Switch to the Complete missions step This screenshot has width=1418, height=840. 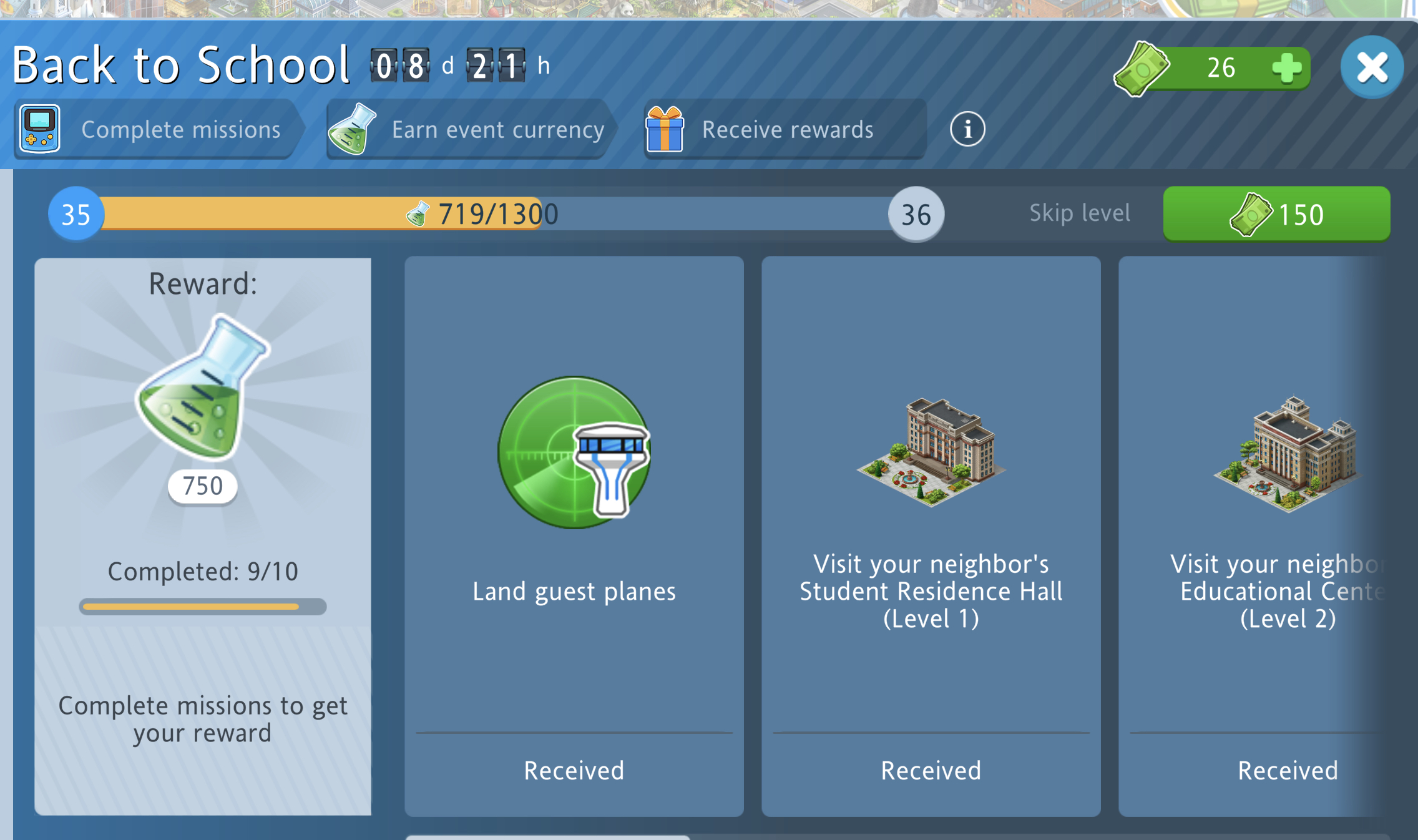click(156, 129)
